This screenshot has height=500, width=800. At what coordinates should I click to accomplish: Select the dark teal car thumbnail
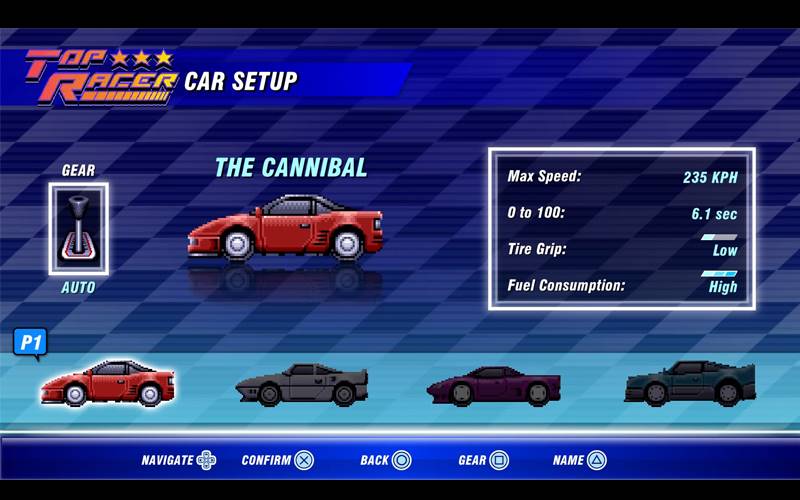689,383
